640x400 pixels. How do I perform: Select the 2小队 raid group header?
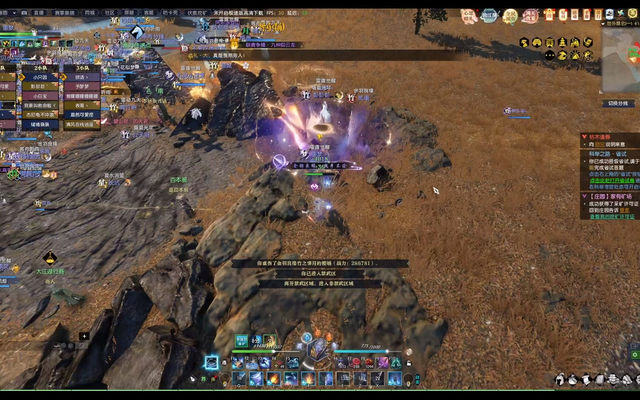pos(38,67)
